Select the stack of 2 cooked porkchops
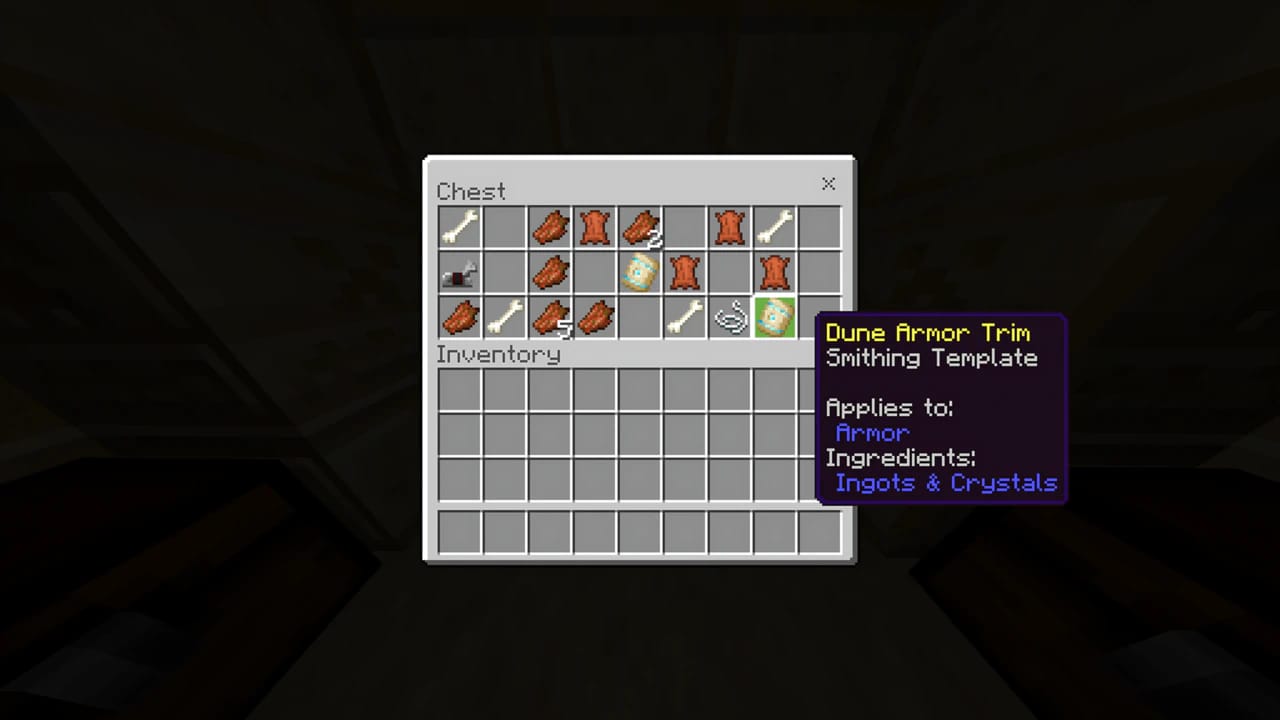 tap(639, 227)
